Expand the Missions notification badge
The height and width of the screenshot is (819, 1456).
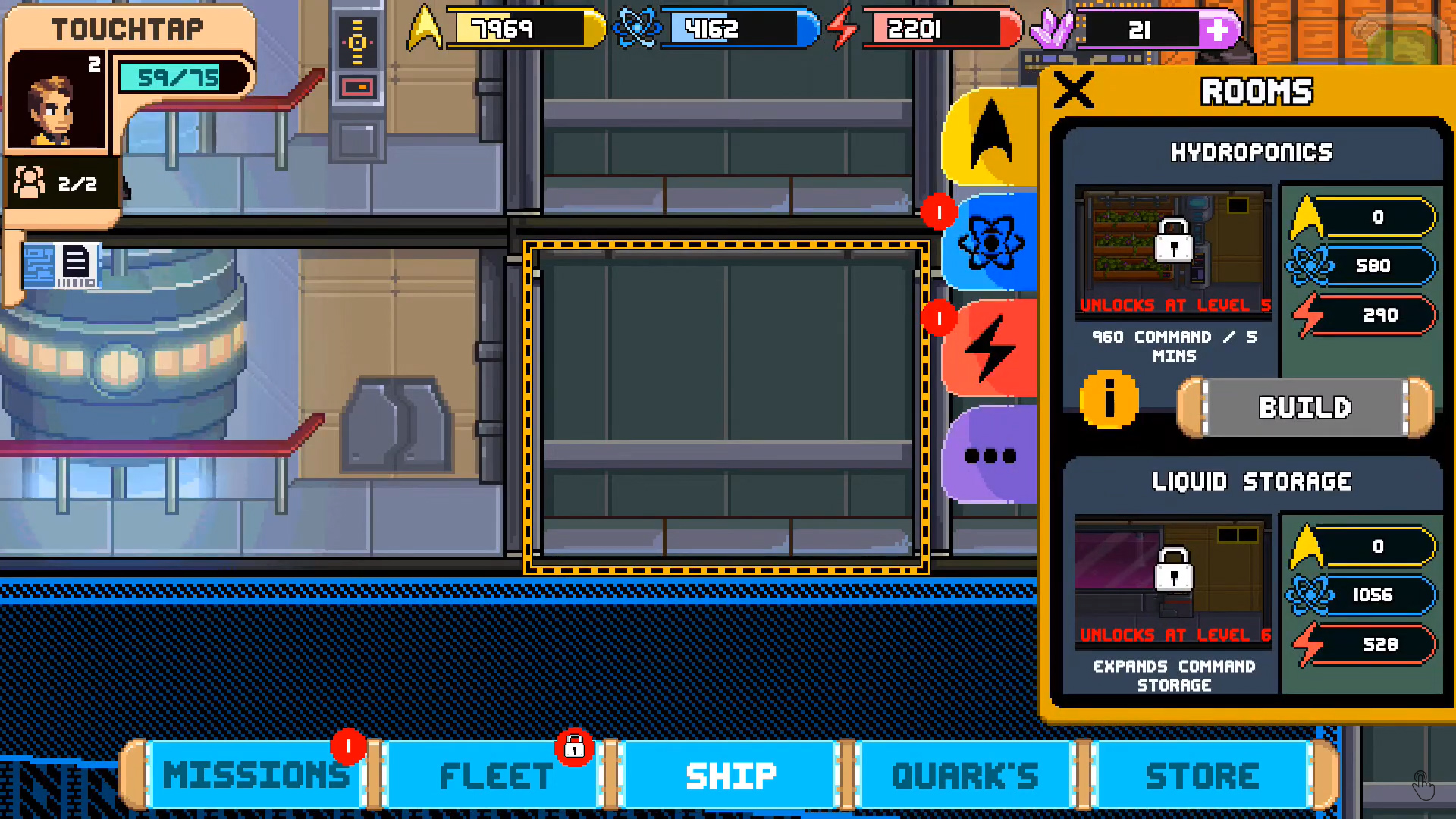[x=349, y=745]
